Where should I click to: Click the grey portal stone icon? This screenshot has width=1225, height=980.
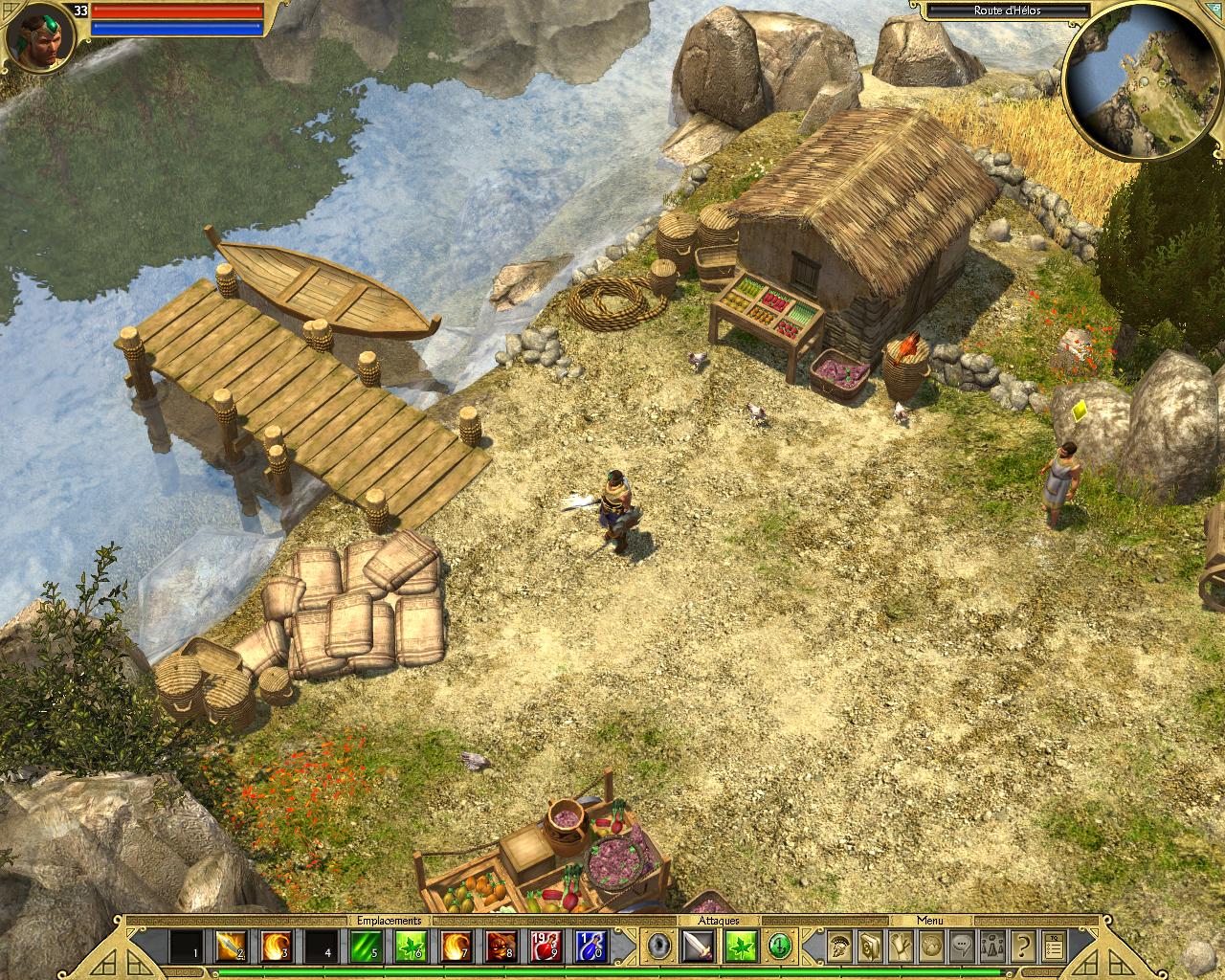click(x=658, y=947)
